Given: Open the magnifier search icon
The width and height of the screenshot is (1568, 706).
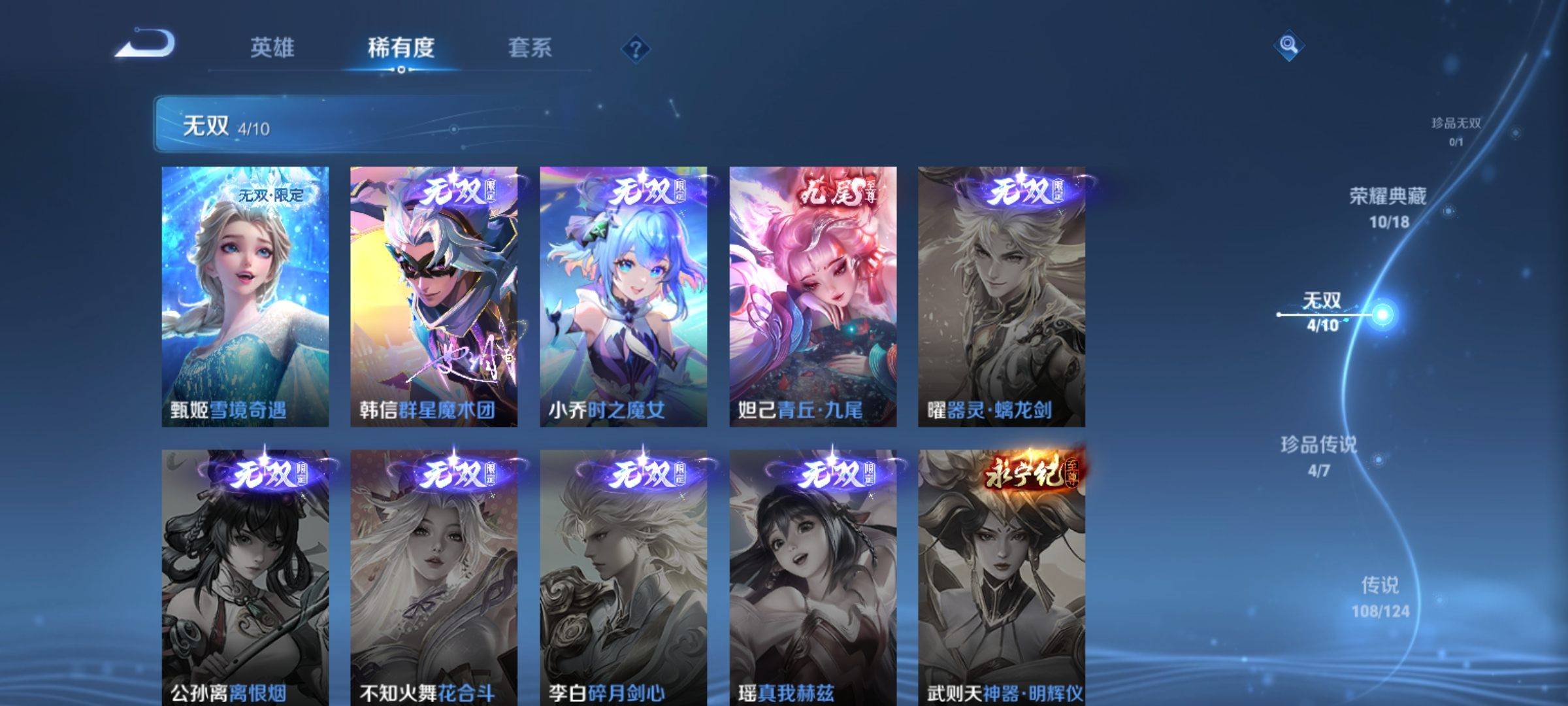Looking at the screenshot, I should tap(1288, 46).
